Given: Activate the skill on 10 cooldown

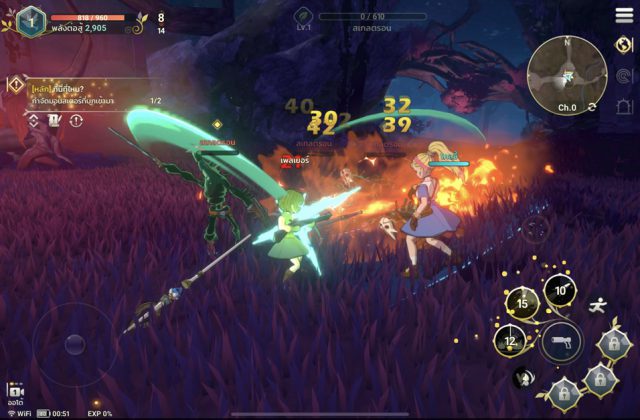Looking at the screenshot, I should [560, 291].
